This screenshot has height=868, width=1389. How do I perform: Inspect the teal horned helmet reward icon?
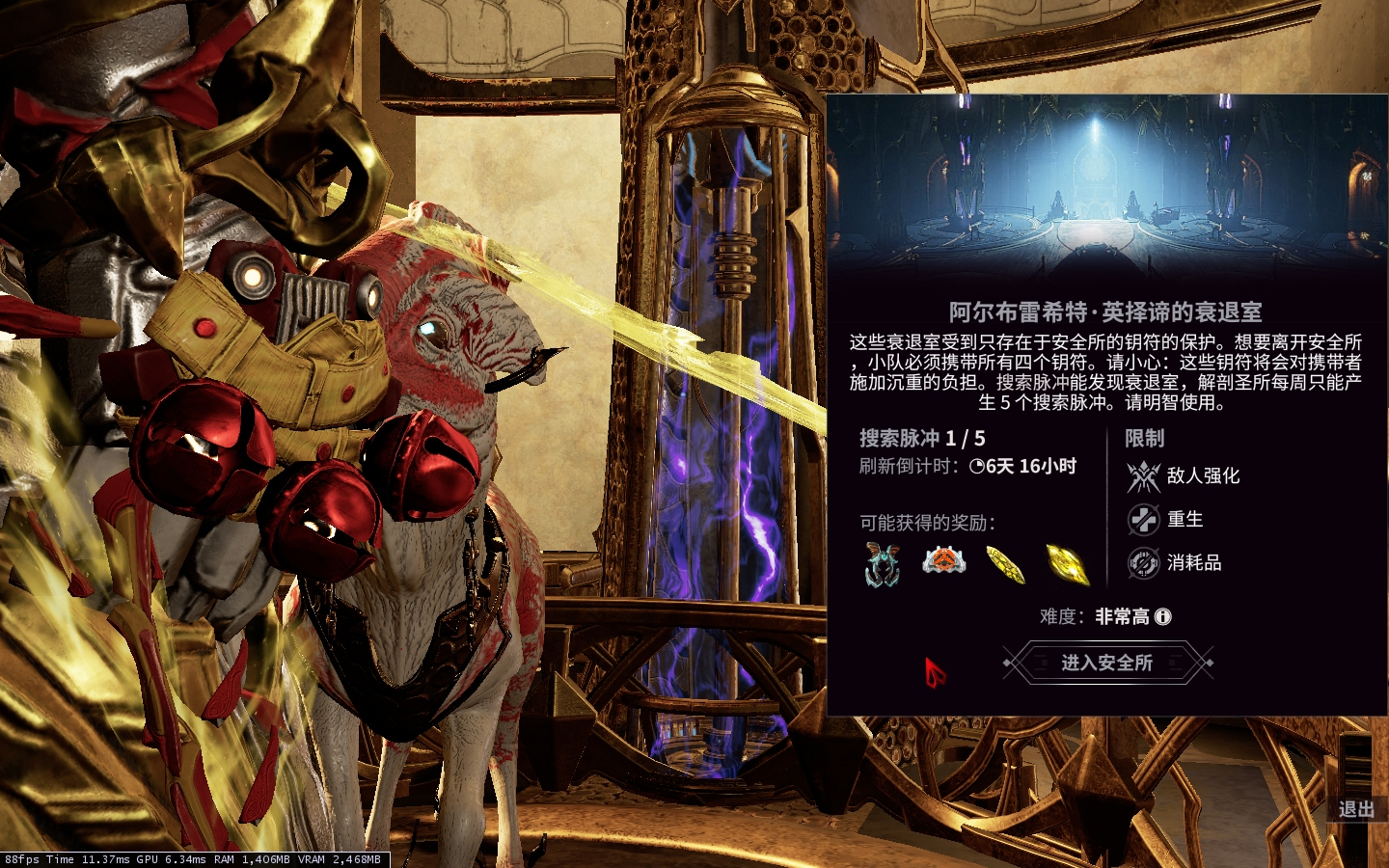883,563
